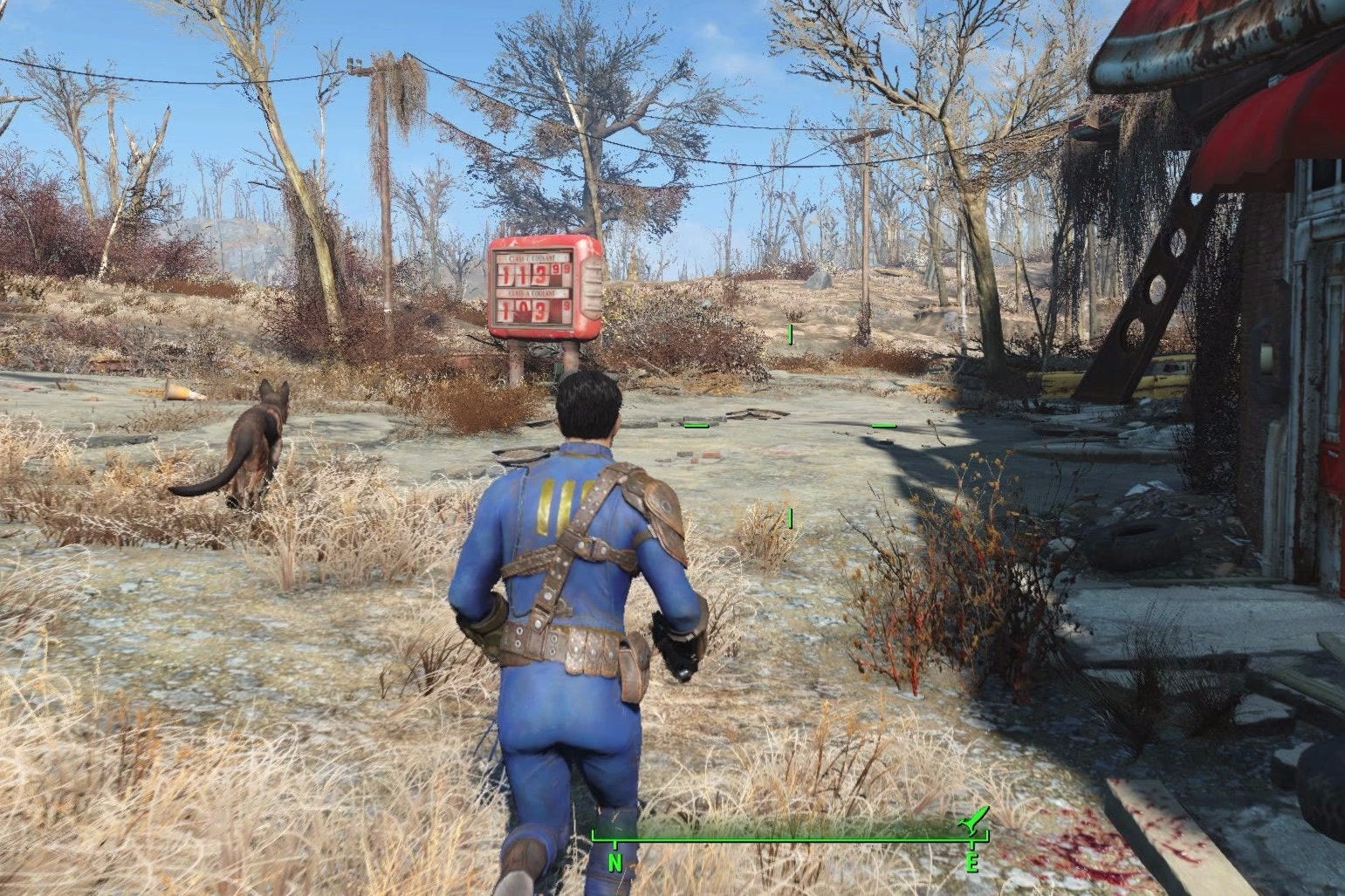
Task: Click the Class A Coolant price row
Action: (532, 293)
